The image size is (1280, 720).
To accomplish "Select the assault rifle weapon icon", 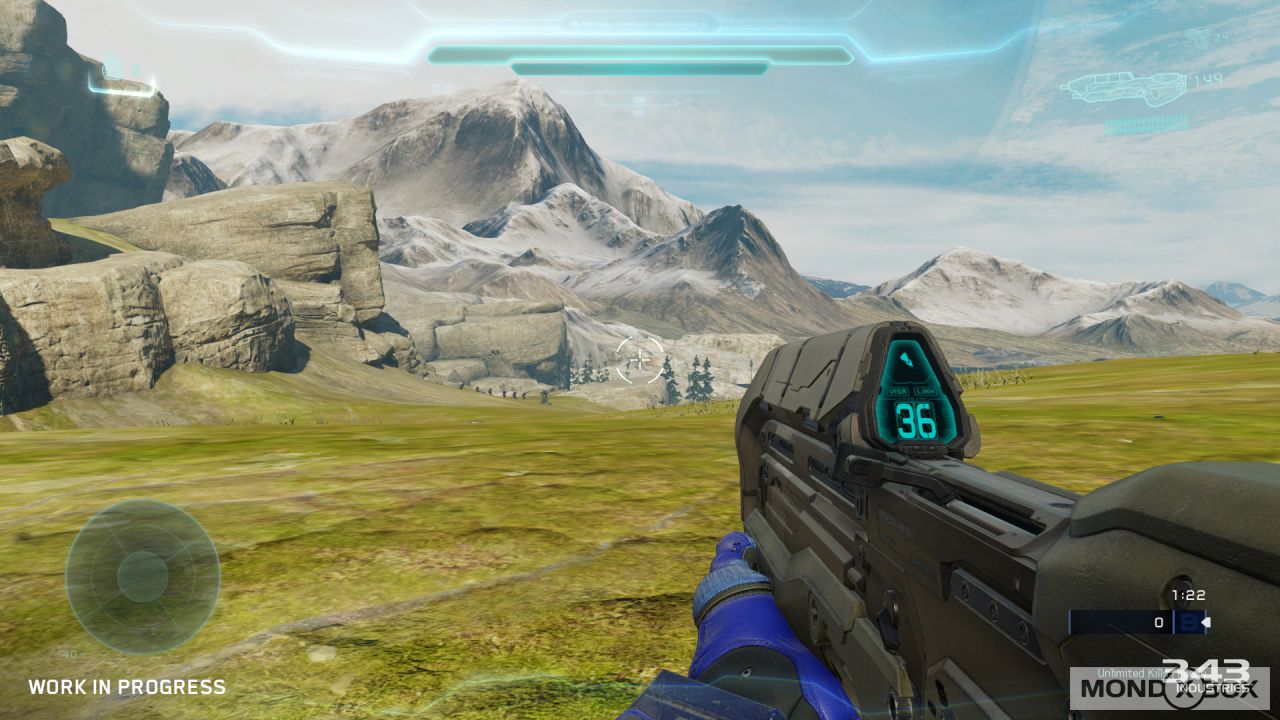I will click(x=1123, y=88).
